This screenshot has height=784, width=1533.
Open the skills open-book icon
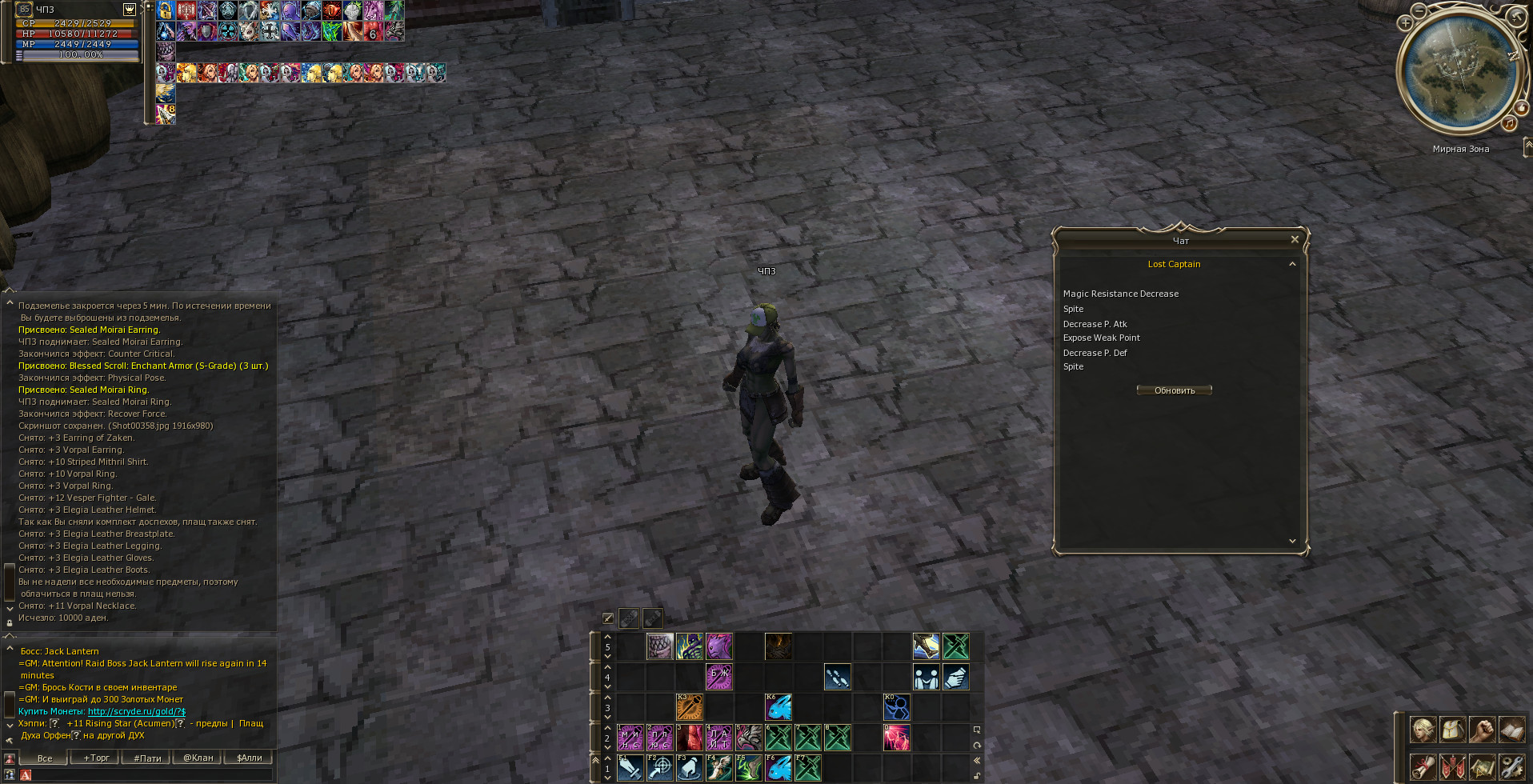click(1511, 730)
